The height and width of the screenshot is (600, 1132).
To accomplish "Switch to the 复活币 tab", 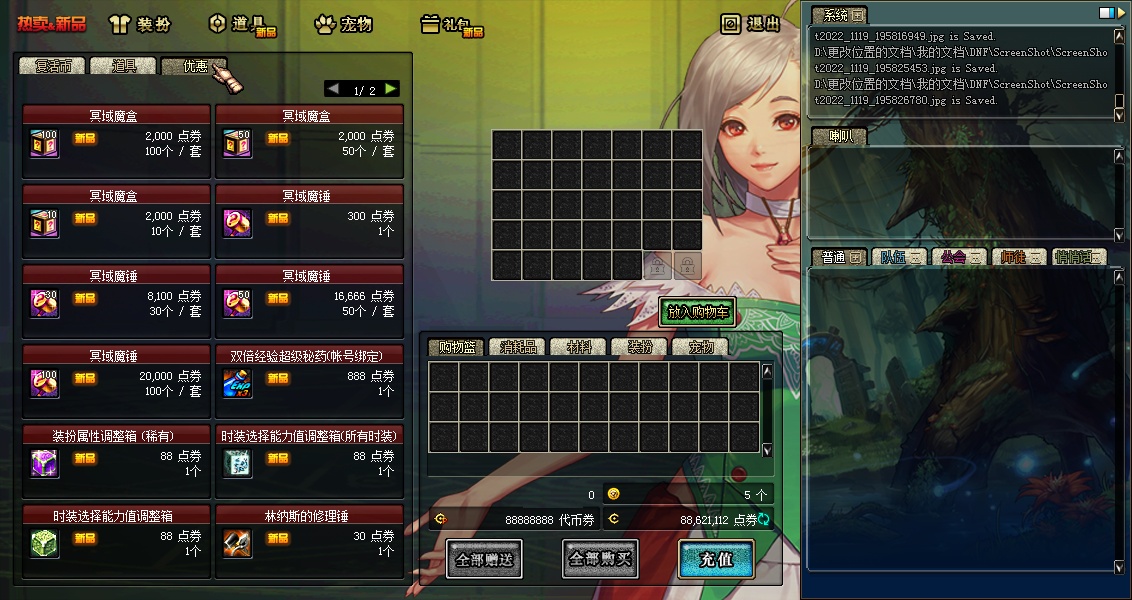I will (52, 66).
